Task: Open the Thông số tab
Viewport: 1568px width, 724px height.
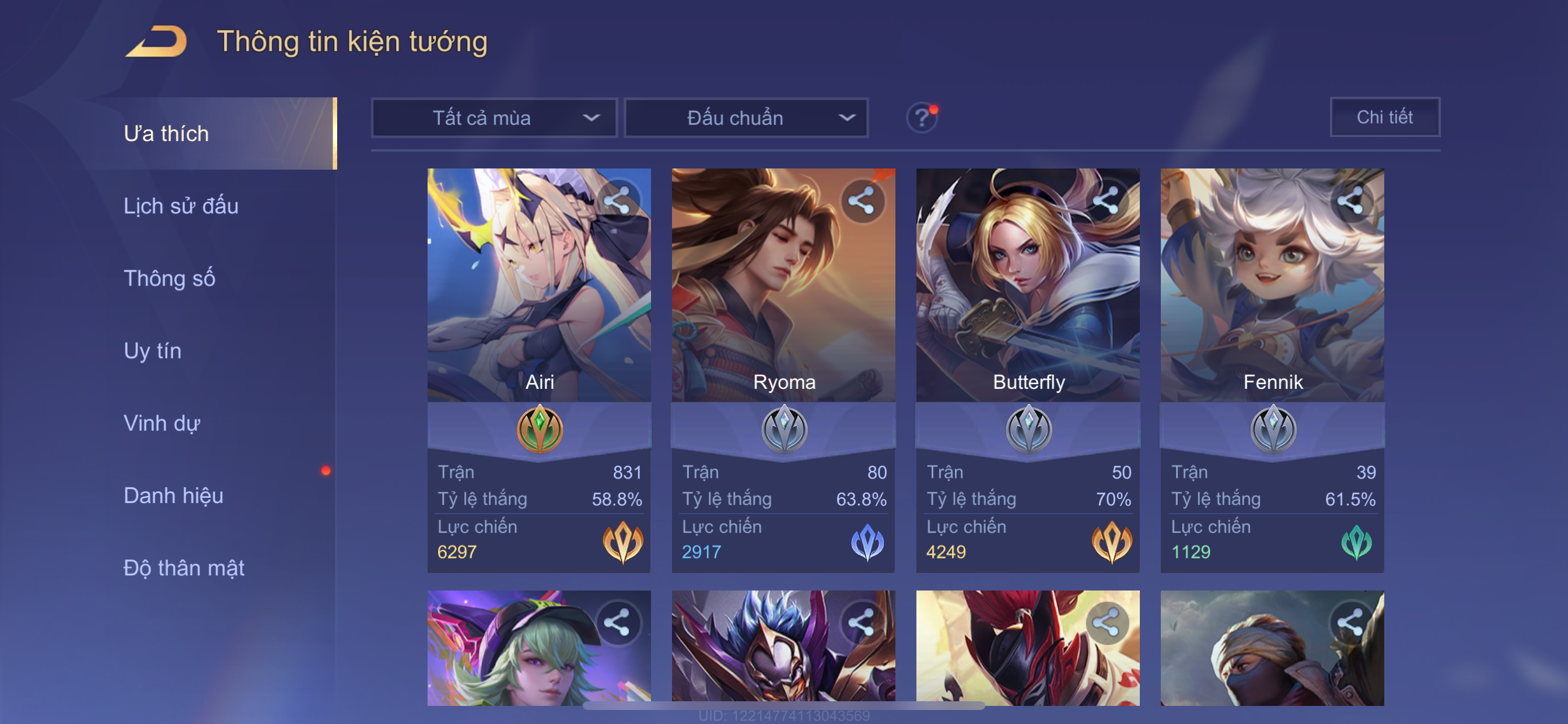Action: pyautogui.click(x=169, y=279)
